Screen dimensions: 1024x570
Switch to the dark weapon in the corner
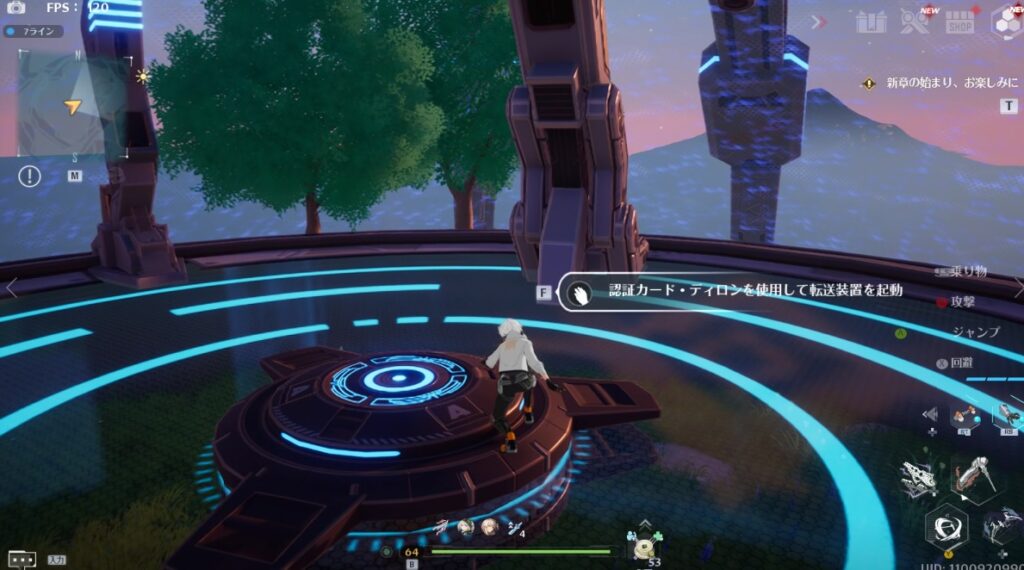(x=1003, y=525)
